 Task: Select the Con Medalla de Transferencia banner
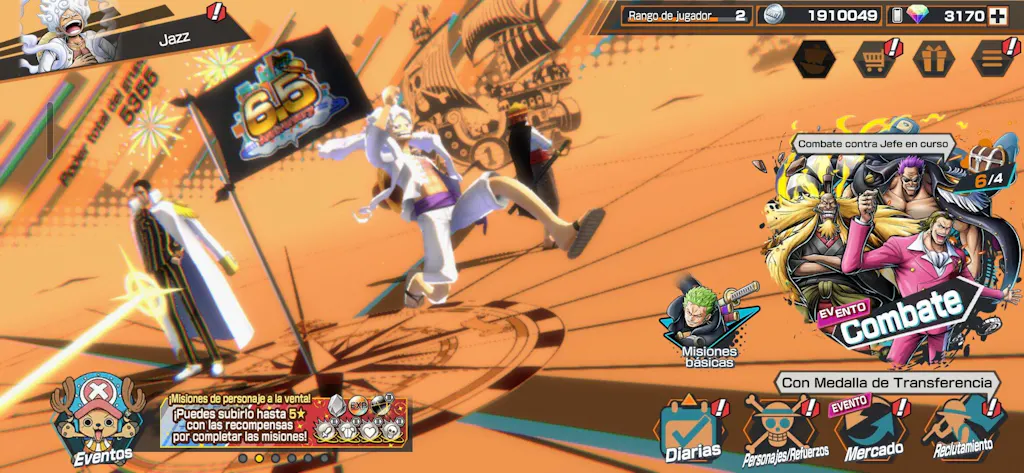point(886,382)
